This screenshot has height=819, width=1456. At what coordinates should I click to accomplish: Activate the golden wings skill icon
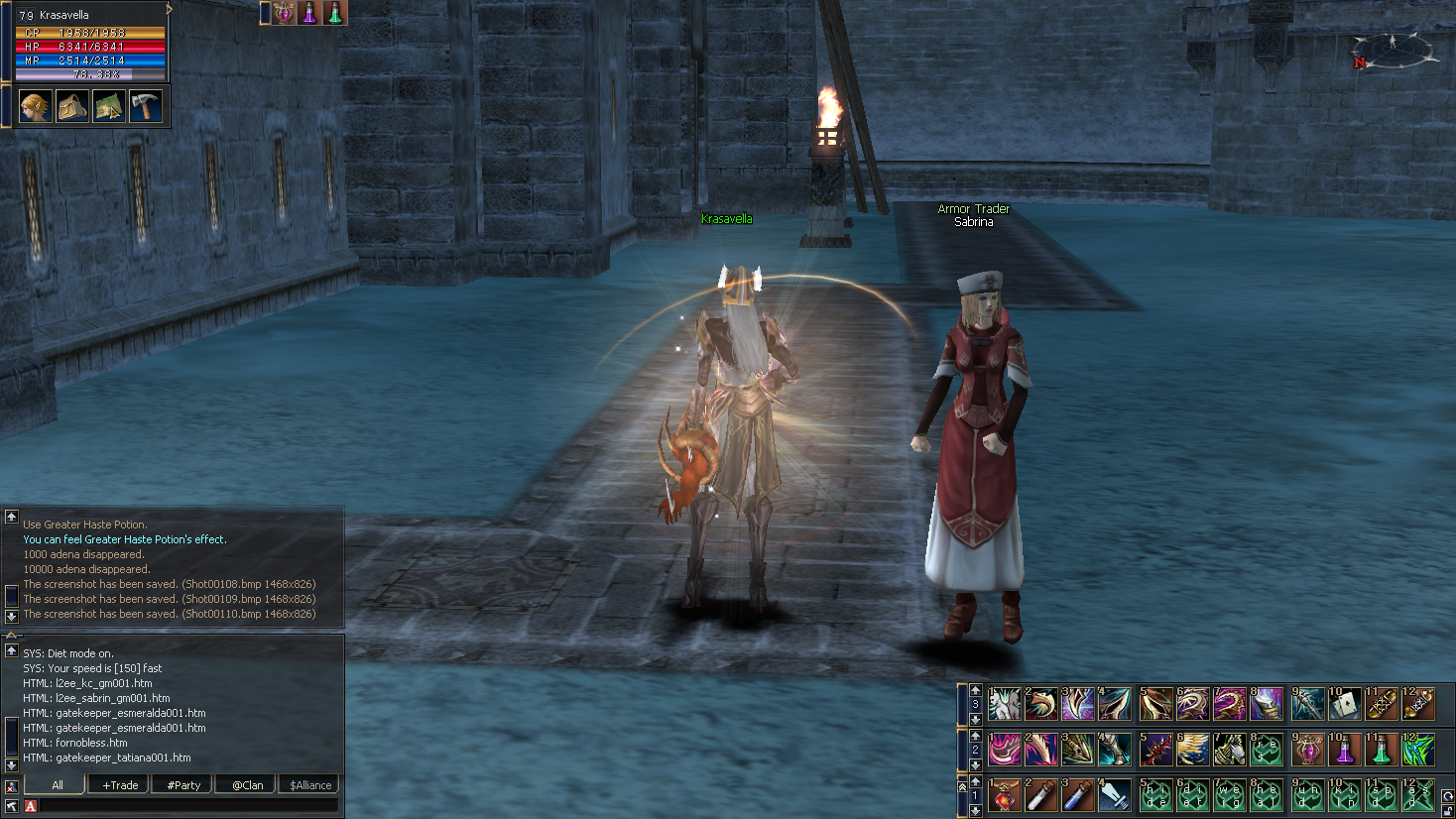pos(1193,750)
